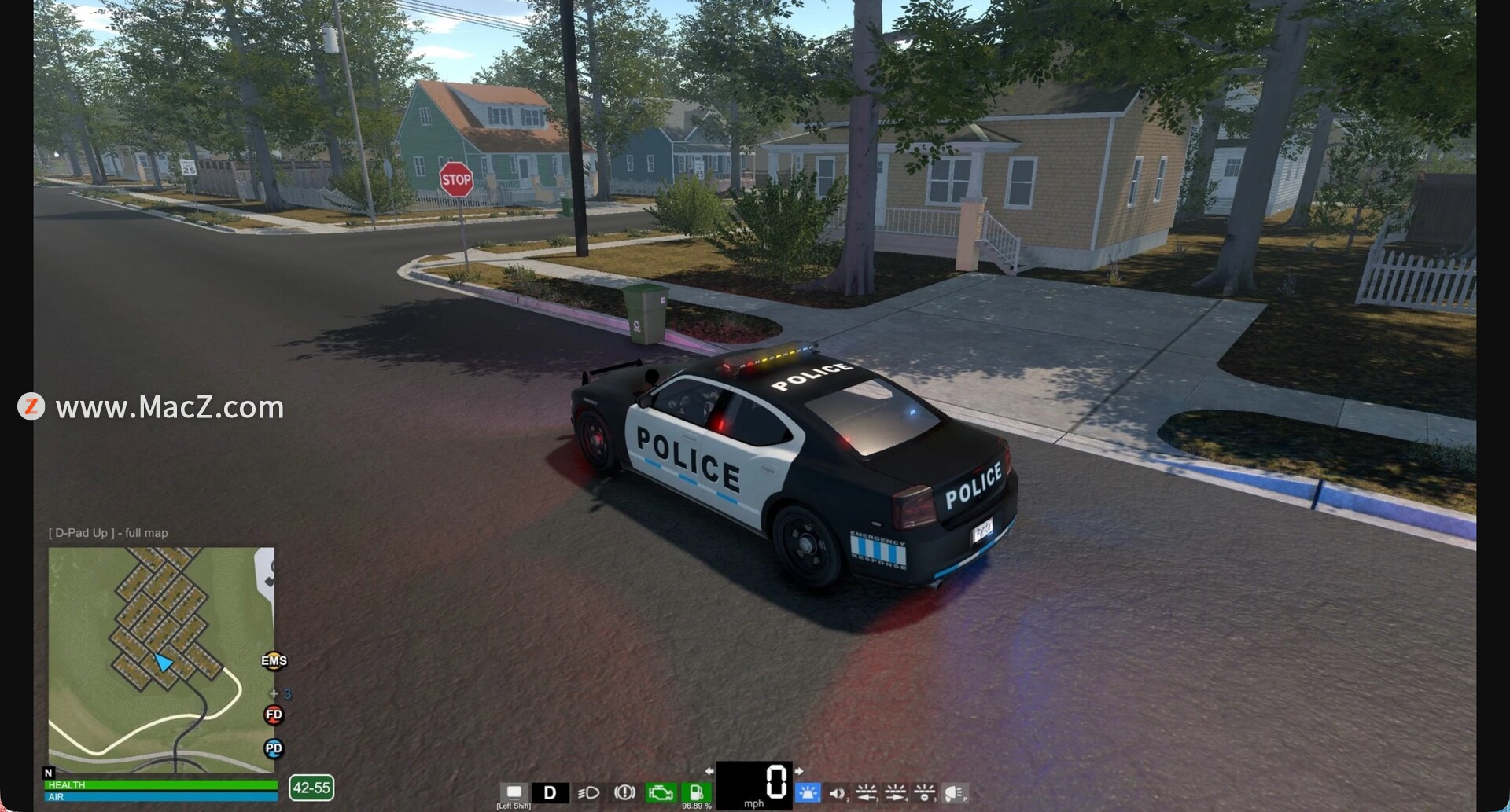Click the right turn signal arrow

click(x=799, y=771)
